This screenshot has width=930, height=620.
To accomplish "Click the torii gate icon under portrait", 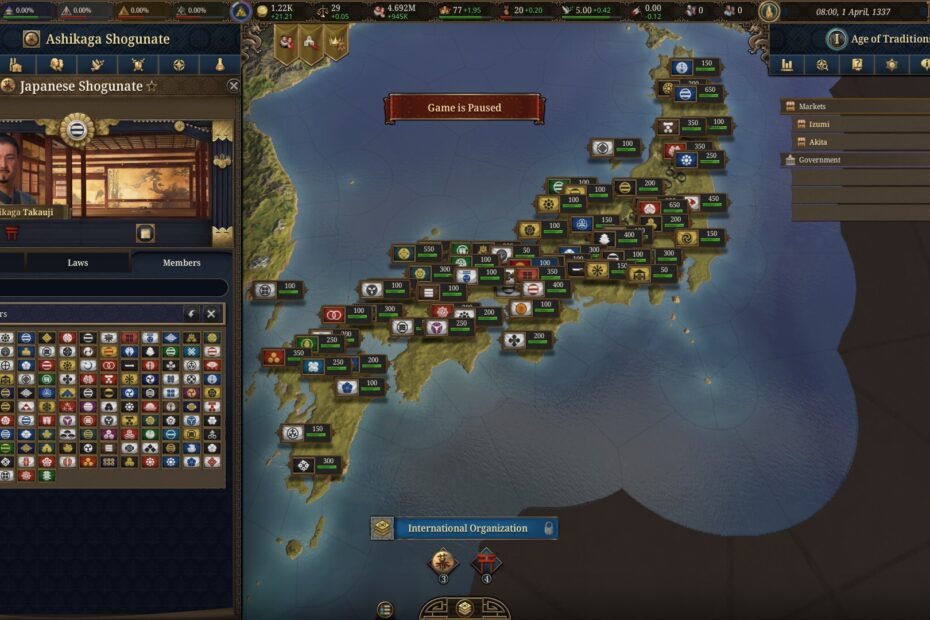I will (x=14, y=233).
